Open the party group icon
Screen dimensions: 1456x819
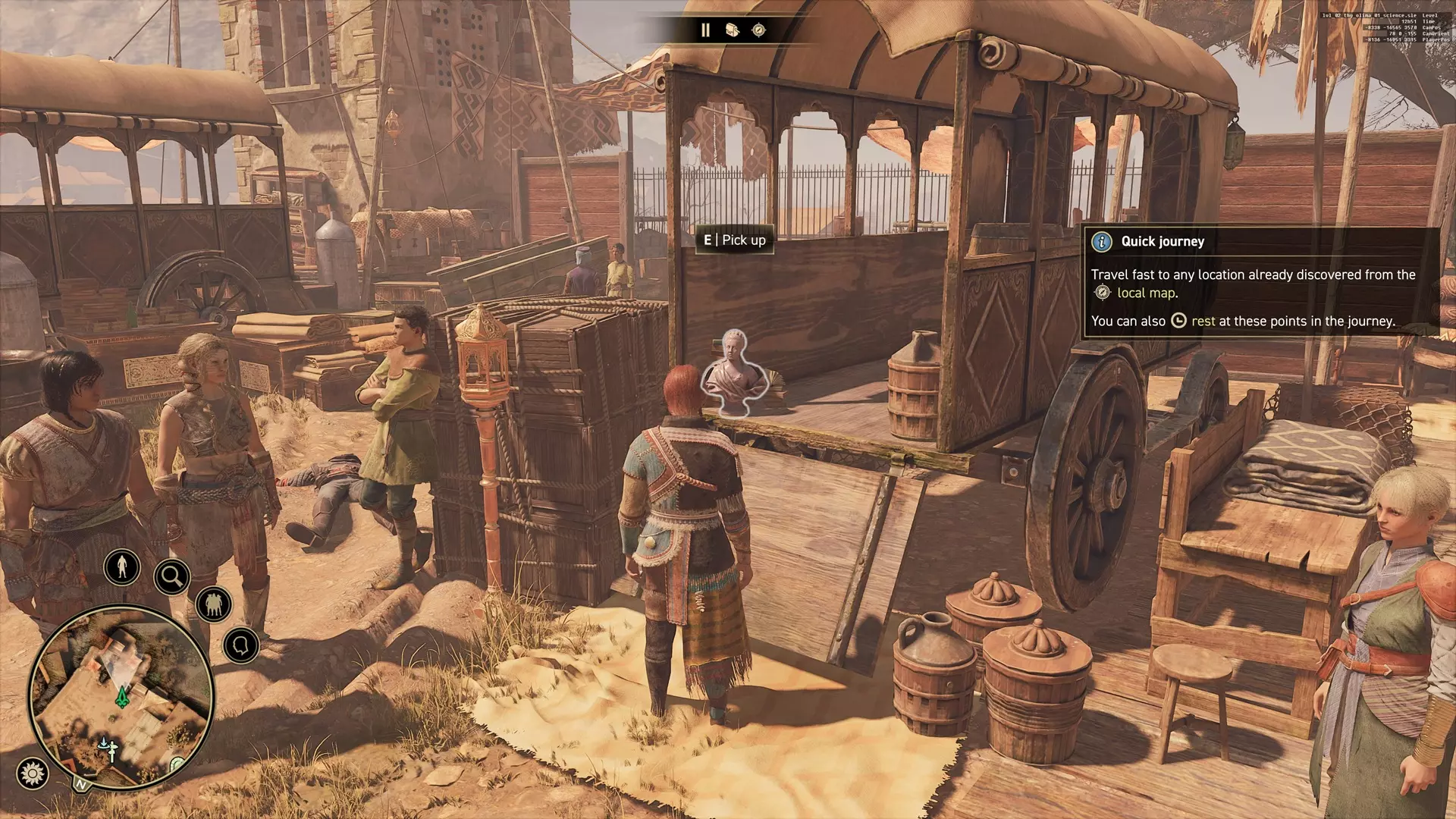click(x=214, y=605)
